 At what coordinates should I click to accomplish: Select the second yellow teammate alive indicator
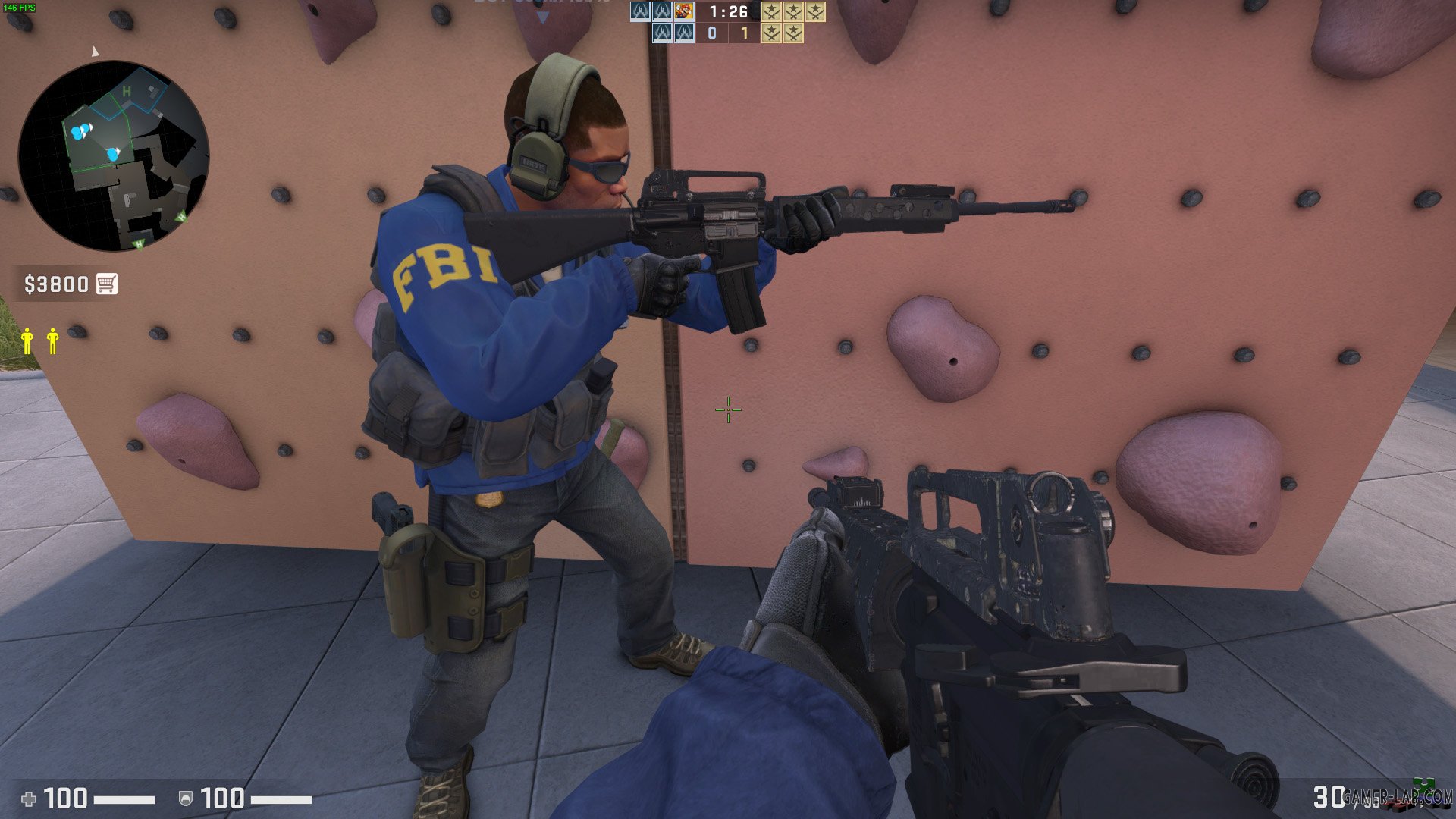52,341
